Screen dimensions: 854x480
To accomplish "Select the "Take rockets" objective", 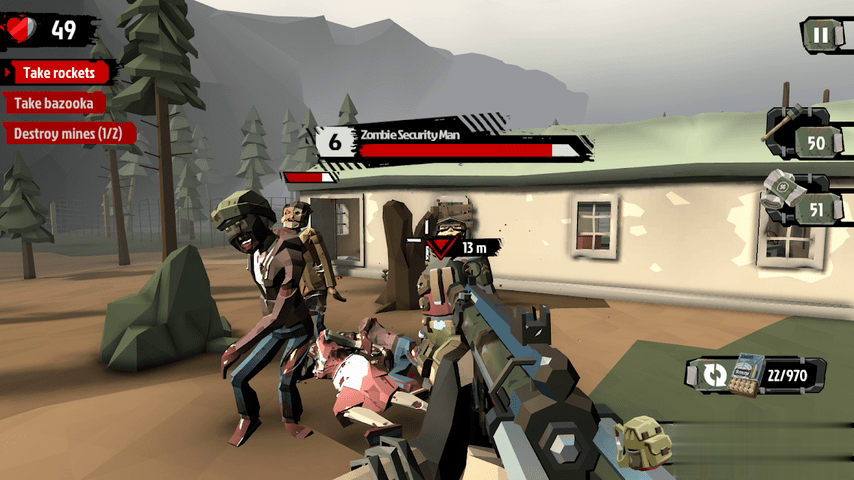I will pos(61,73).
